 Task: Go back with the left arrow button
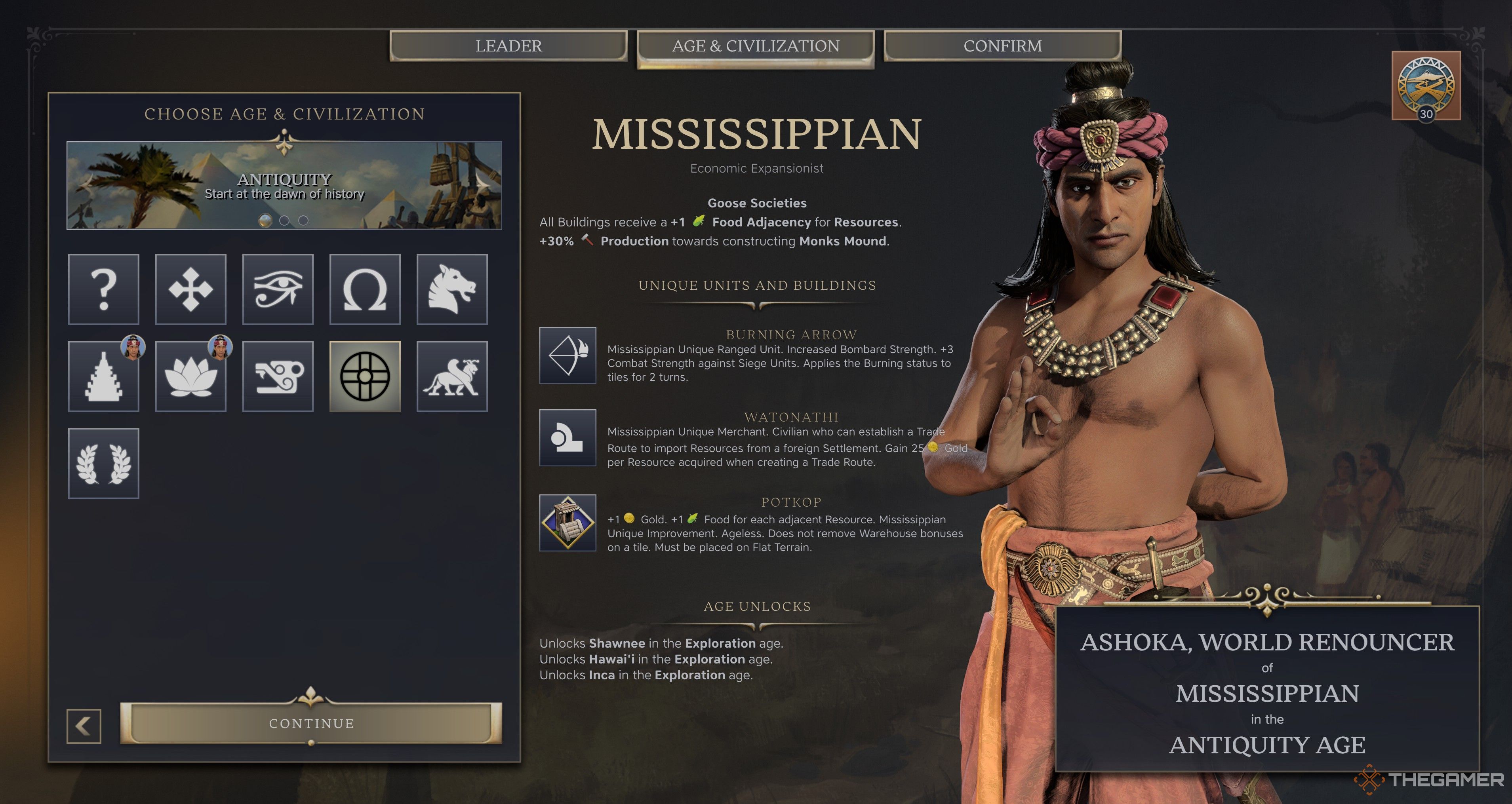point(84,726)
